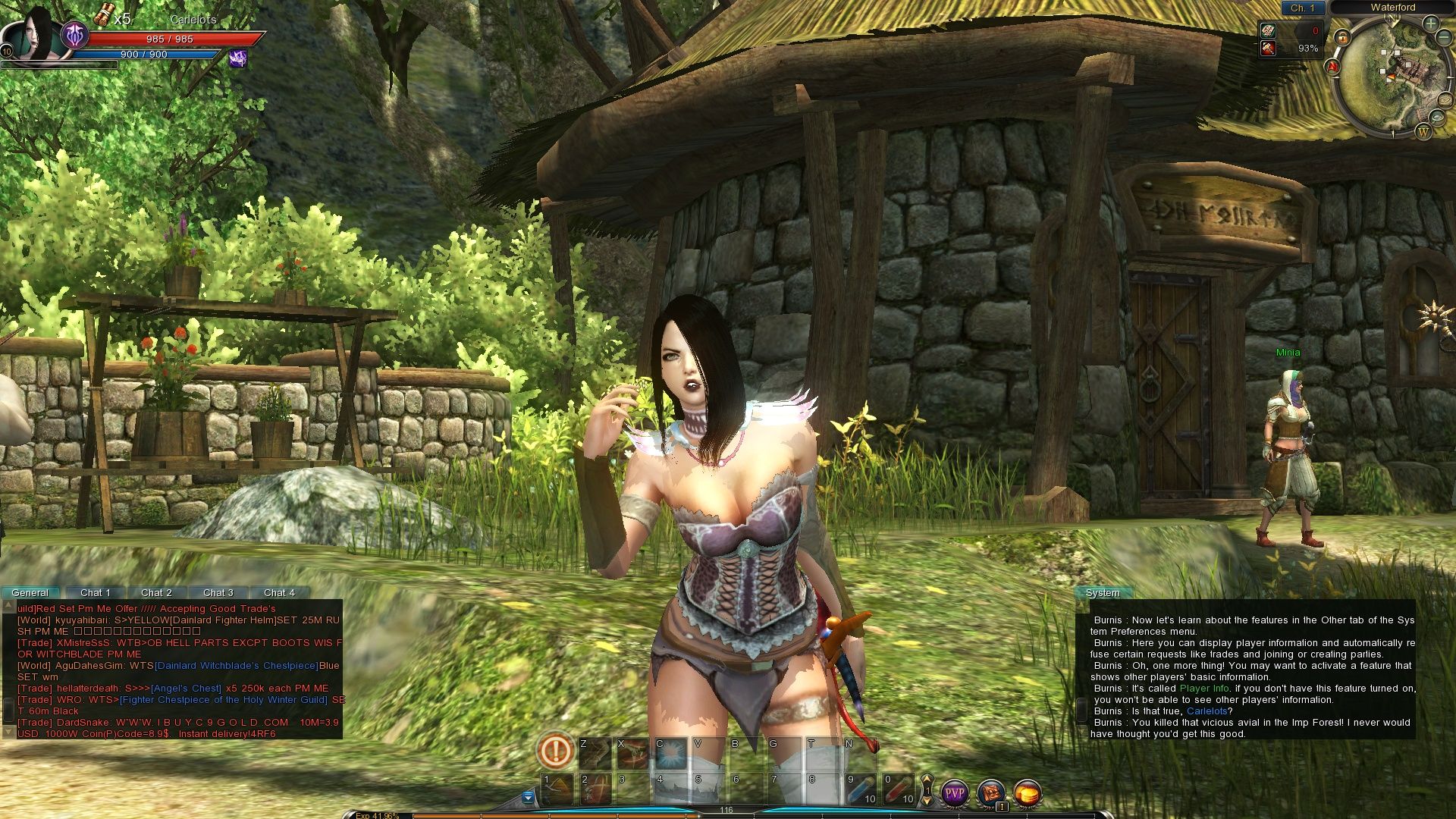The height and width of the screenshot is (819, 1456).
Task: Click the orange exclamation alert button
Action: (555, 752)
